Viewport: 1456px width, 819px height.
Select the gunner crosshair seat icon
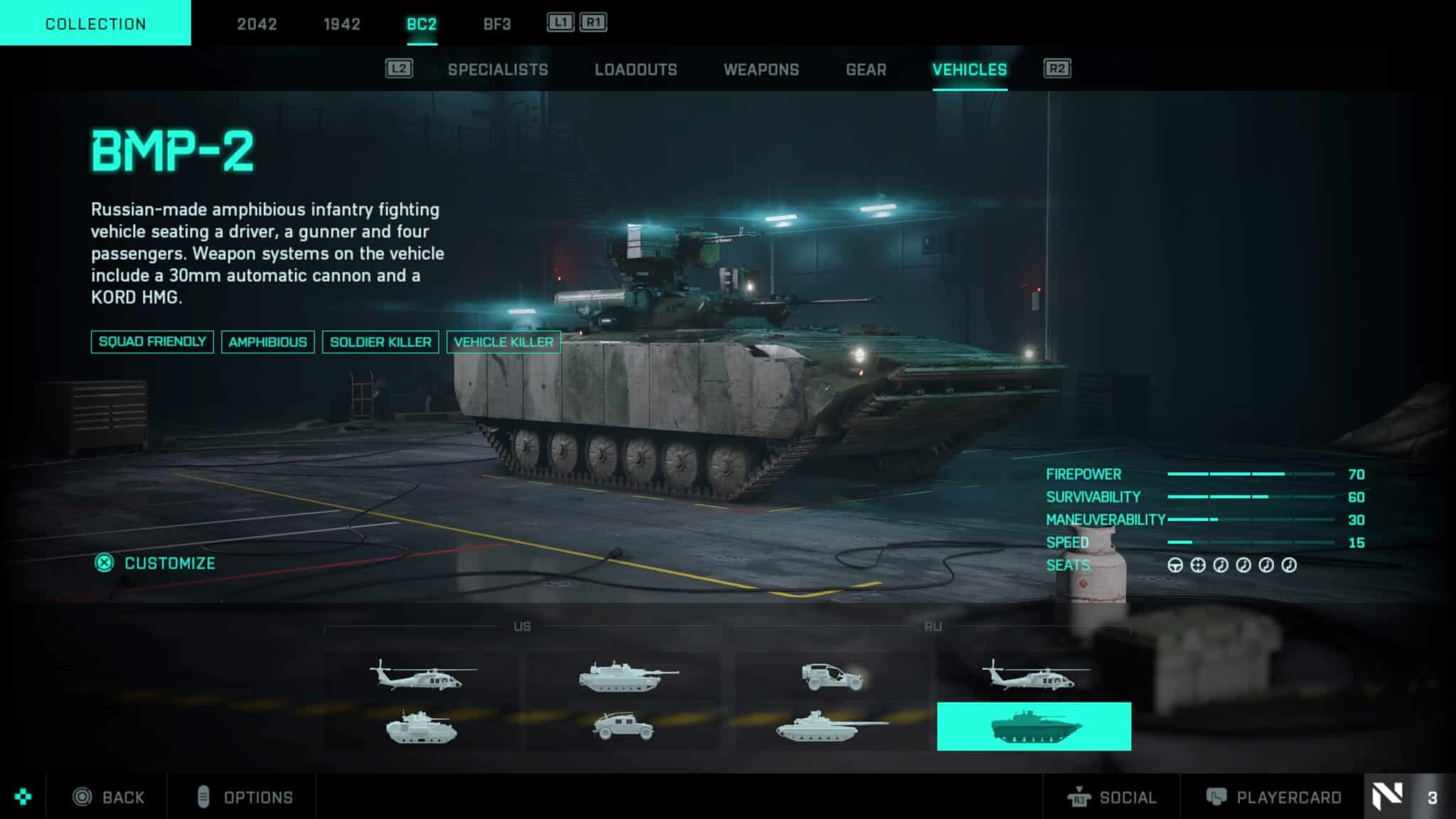point(1197,565)
